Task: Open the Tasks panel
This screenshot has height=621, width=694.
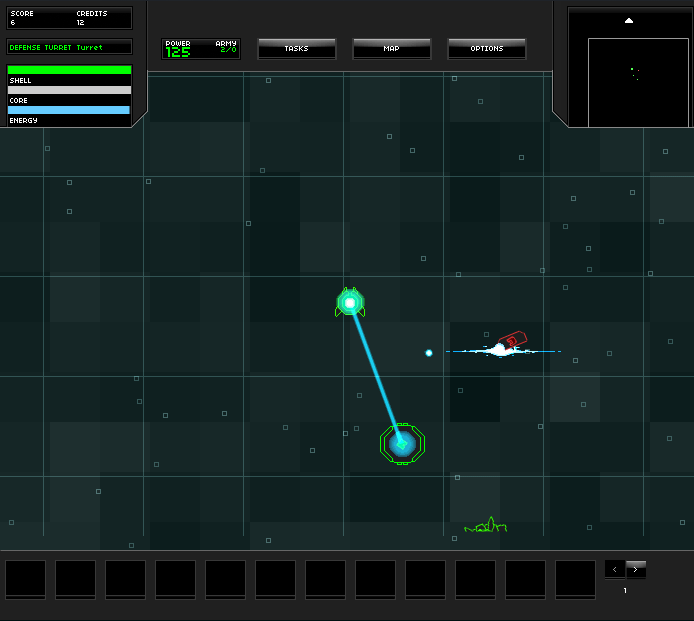Action: (296, 48)
